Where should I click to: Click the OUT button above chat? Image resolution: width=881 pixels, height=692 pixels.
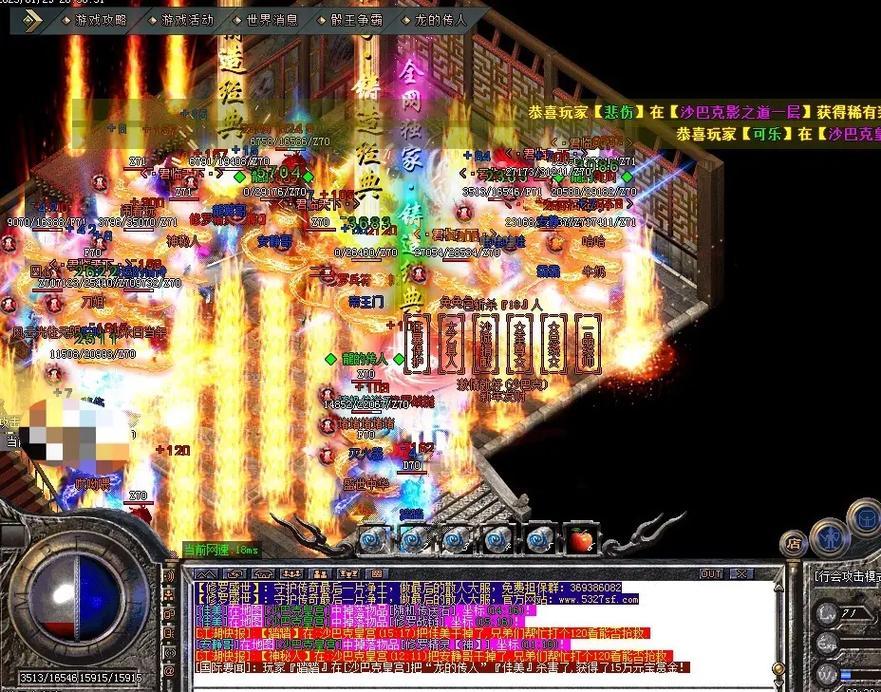click(x=712, y=574)
